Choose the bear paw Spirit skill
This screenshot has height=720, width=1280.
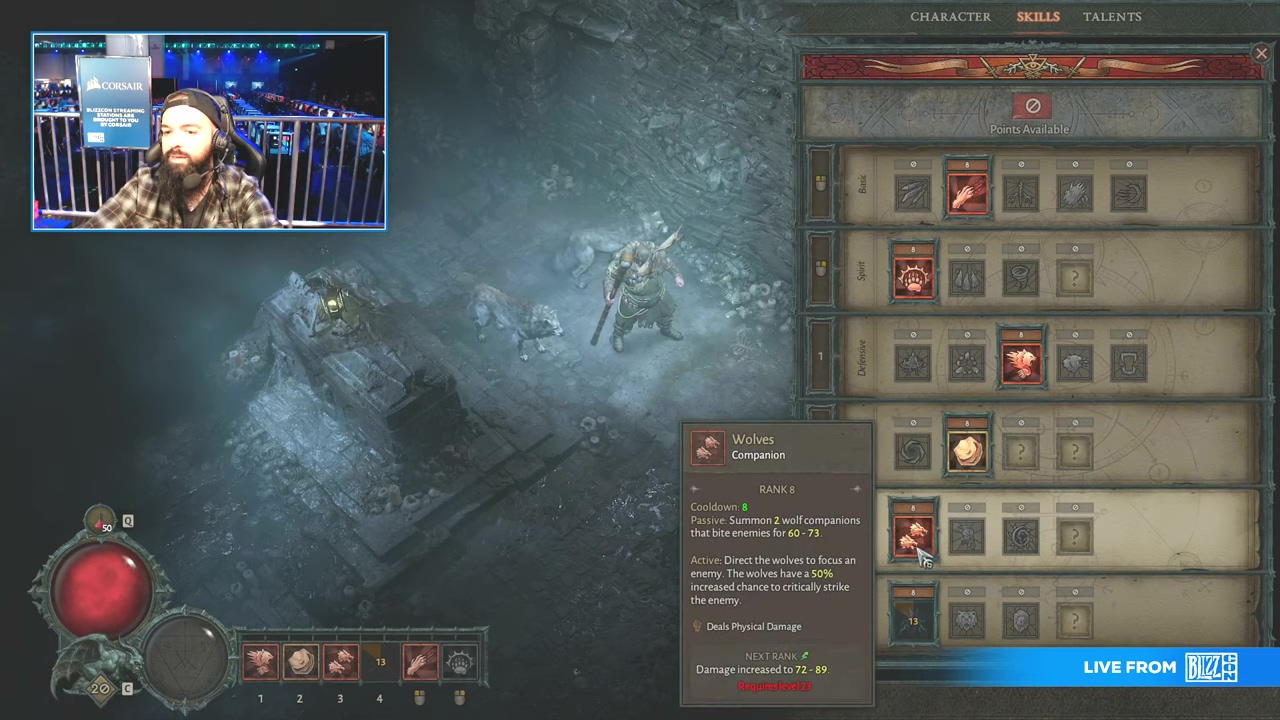[x=913, y=278]
